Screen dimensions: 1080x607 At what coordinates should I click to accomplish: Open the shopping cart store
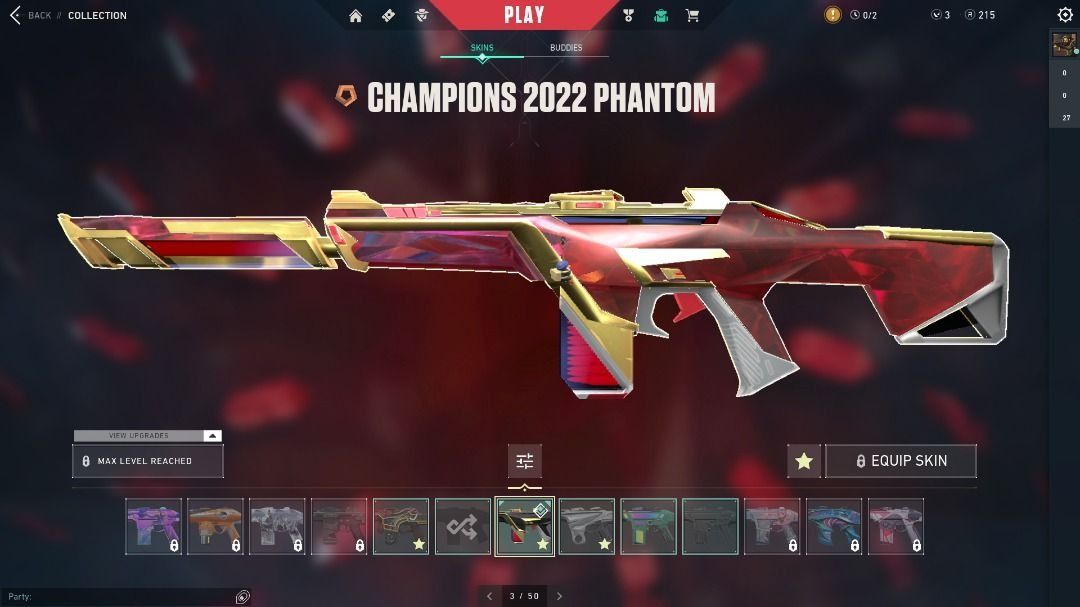(x=692, y=15)
